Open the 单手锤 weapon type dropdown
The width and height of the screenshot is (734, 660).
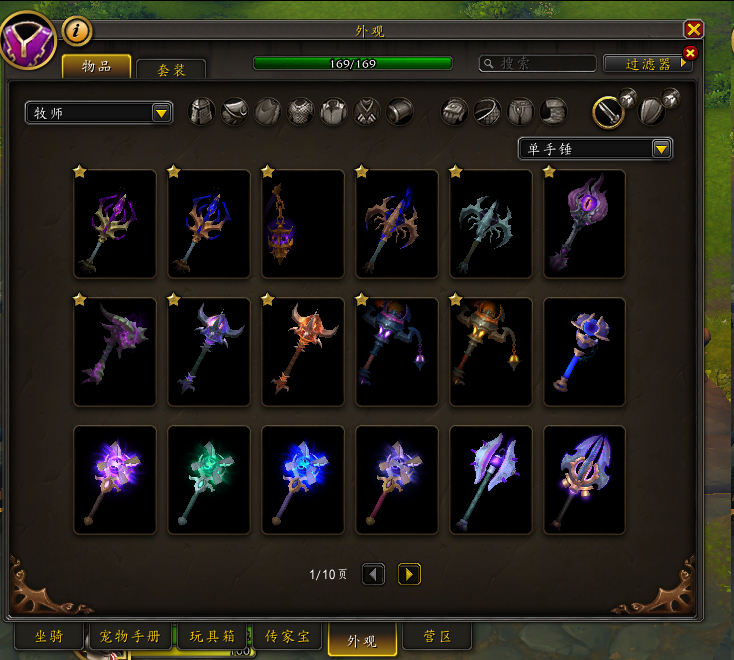point(595,149)
